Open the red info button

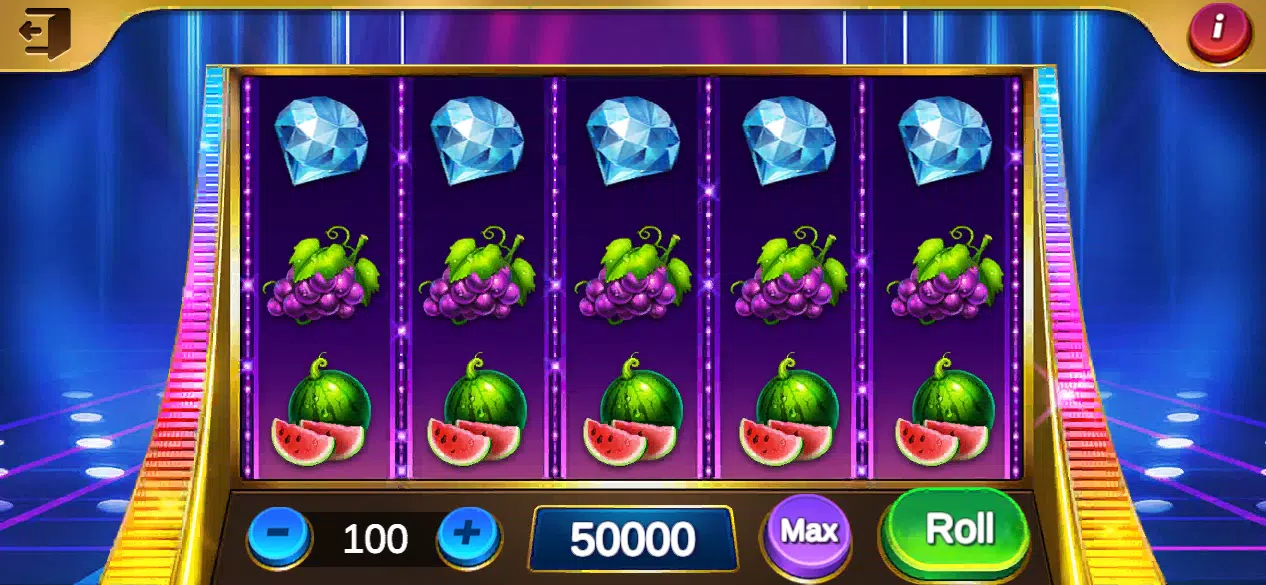tap(1217, 29)
